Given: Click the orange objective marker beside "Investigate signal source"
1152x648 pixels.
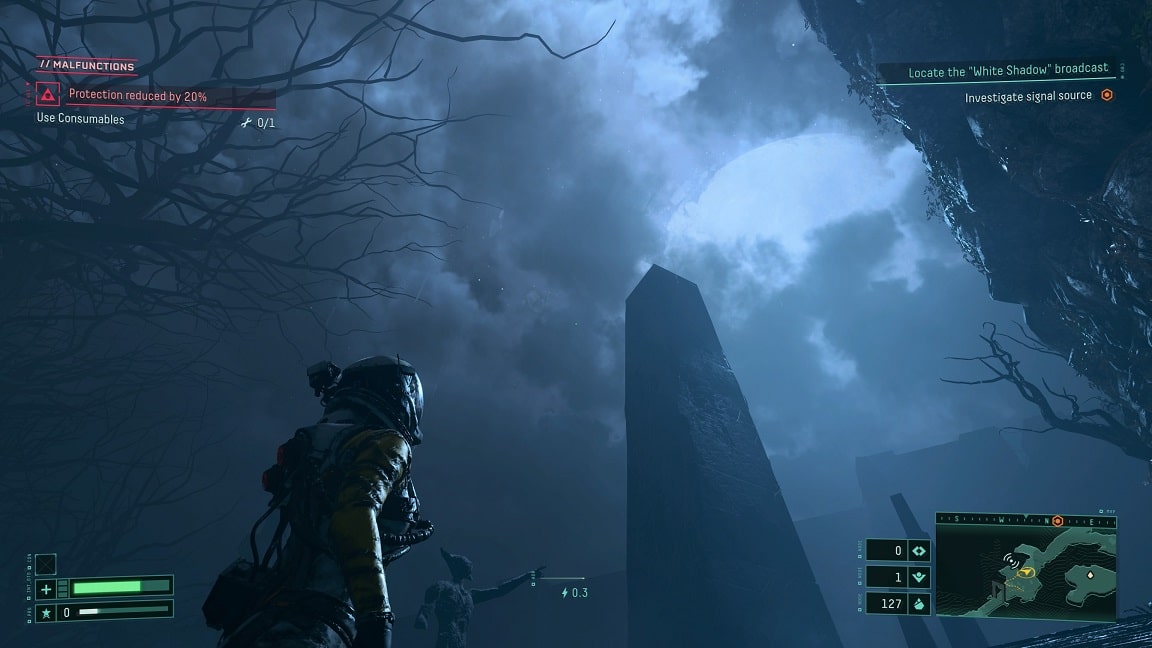Looking at the screenshot, I should 1107,96.
